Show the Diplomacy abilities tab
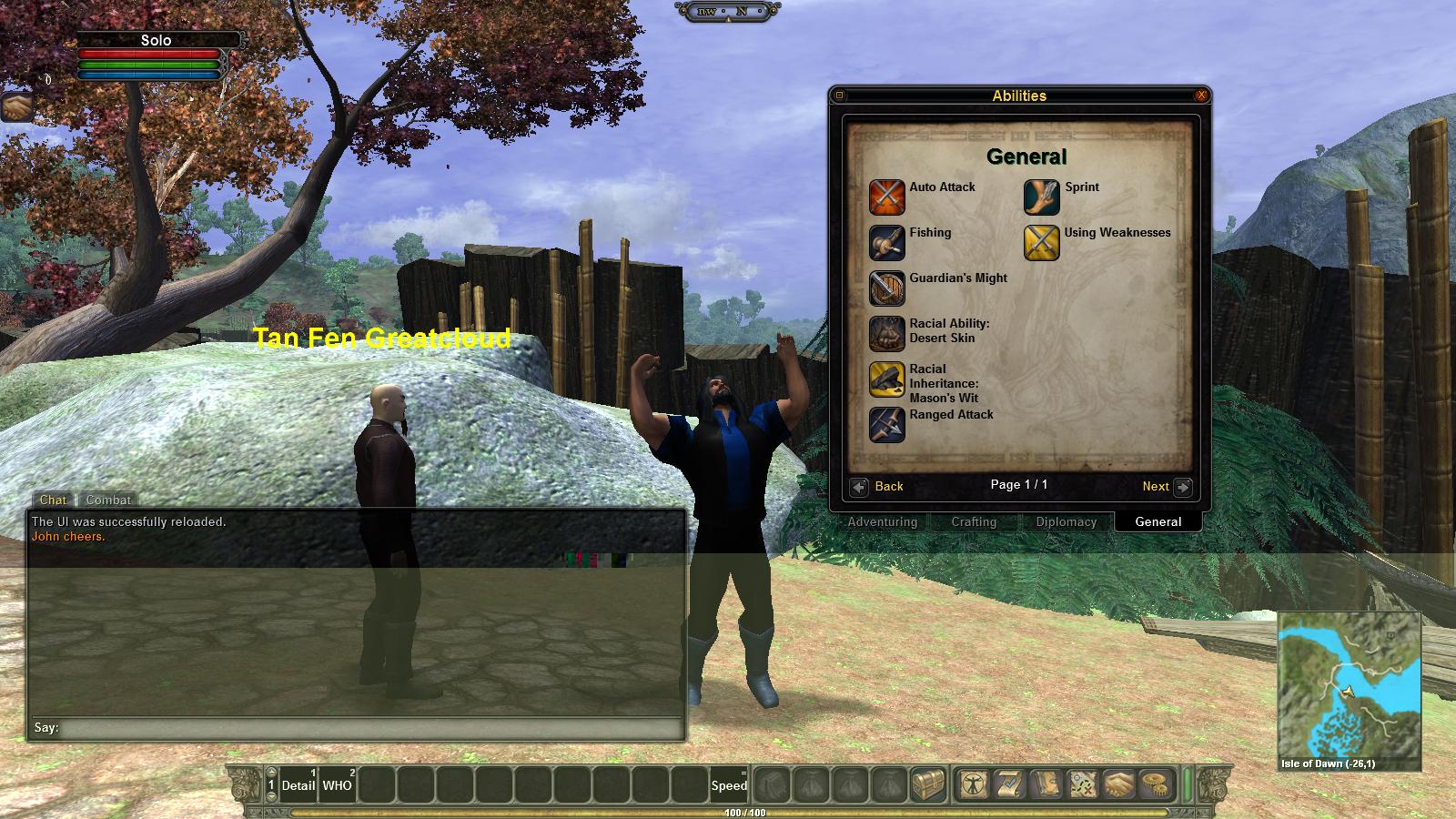The image size is (1456, 819). click(1066, 522)
